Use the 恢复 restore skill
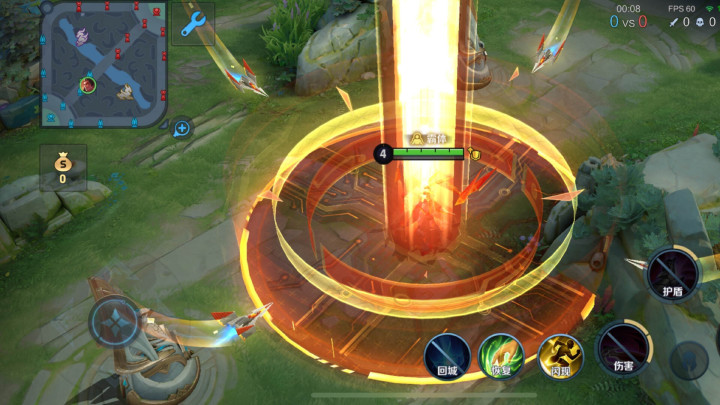Image resolution: width=720 pixels, height=405 pixels. point(502,356)
